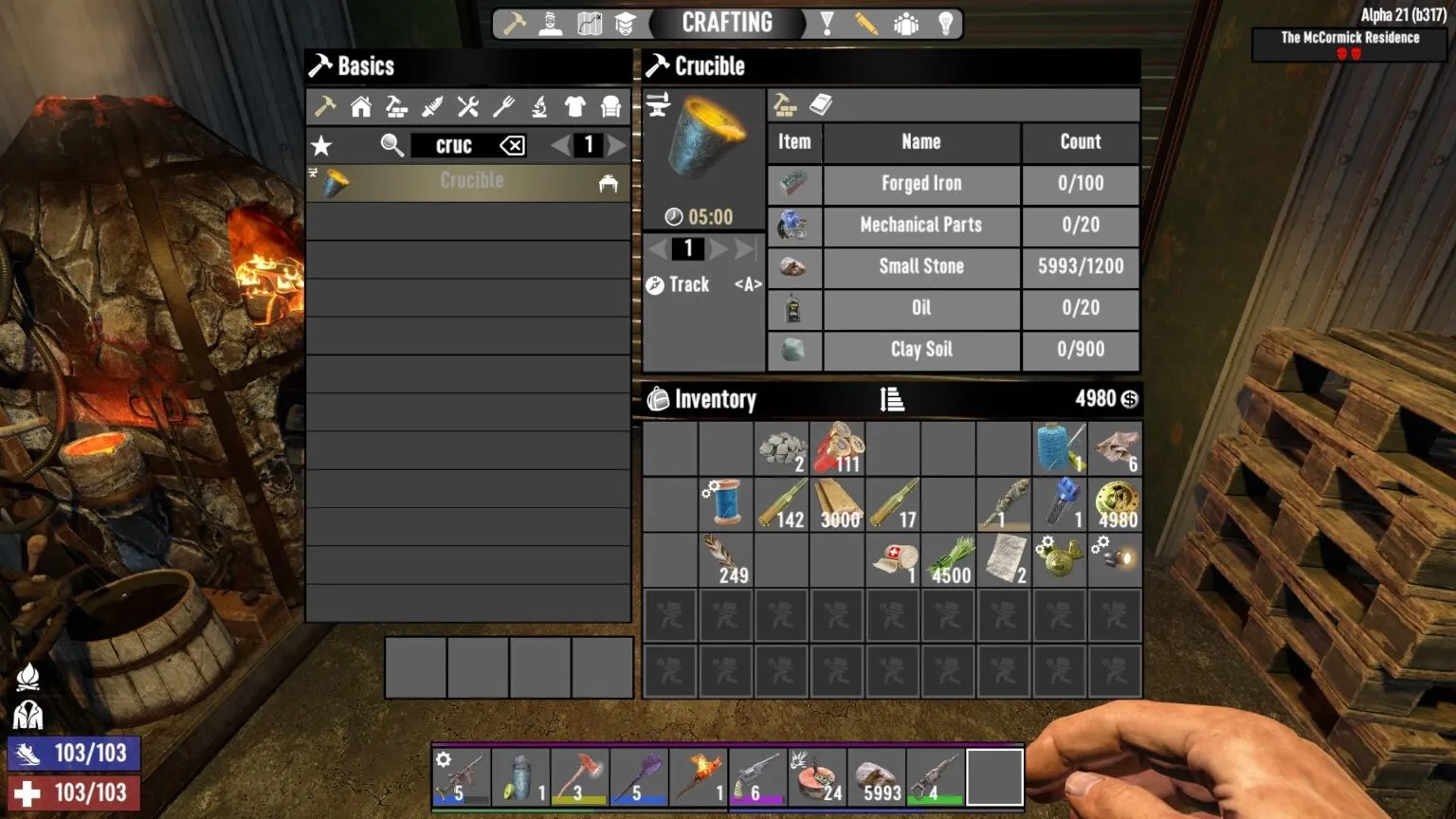
Task: Clear the search with the X button
Action: pyautogui.click(x=511, y=145)
